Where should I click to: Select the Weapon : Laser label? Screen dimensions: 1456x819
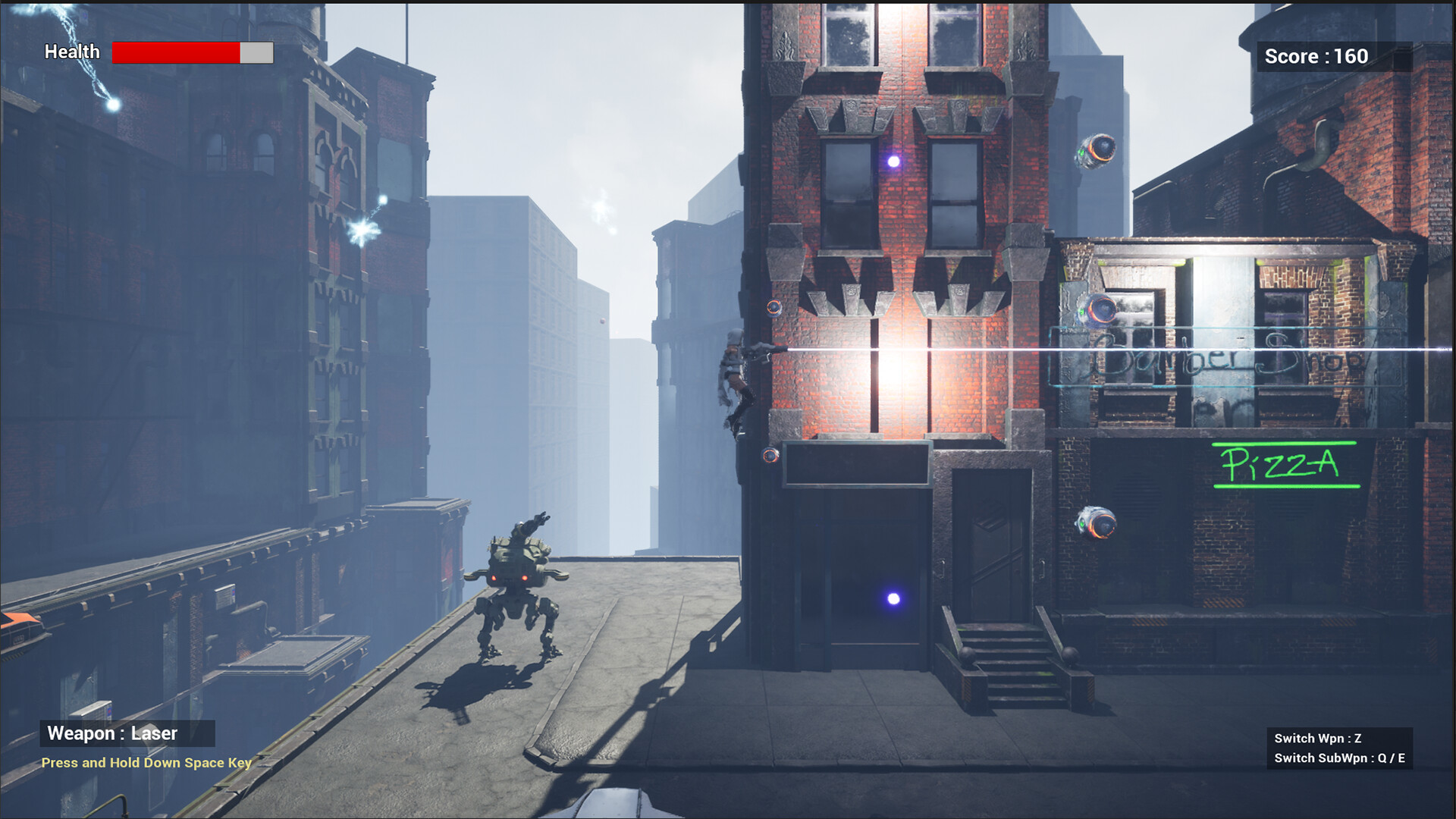click(x=112, y=733)
